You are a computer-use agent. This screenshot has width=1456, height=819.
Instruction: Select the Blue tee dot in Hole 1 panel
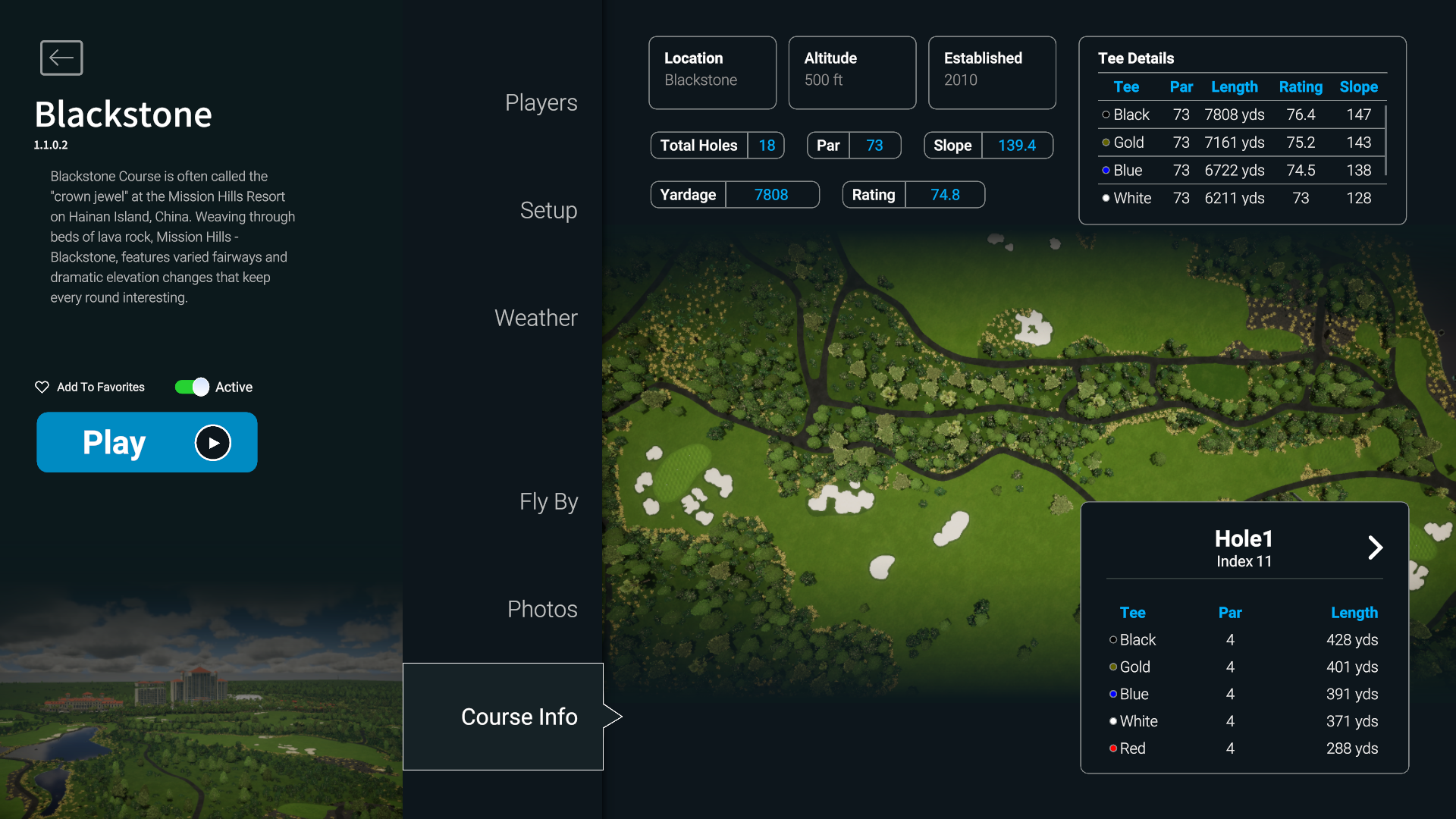point(1112,694)
